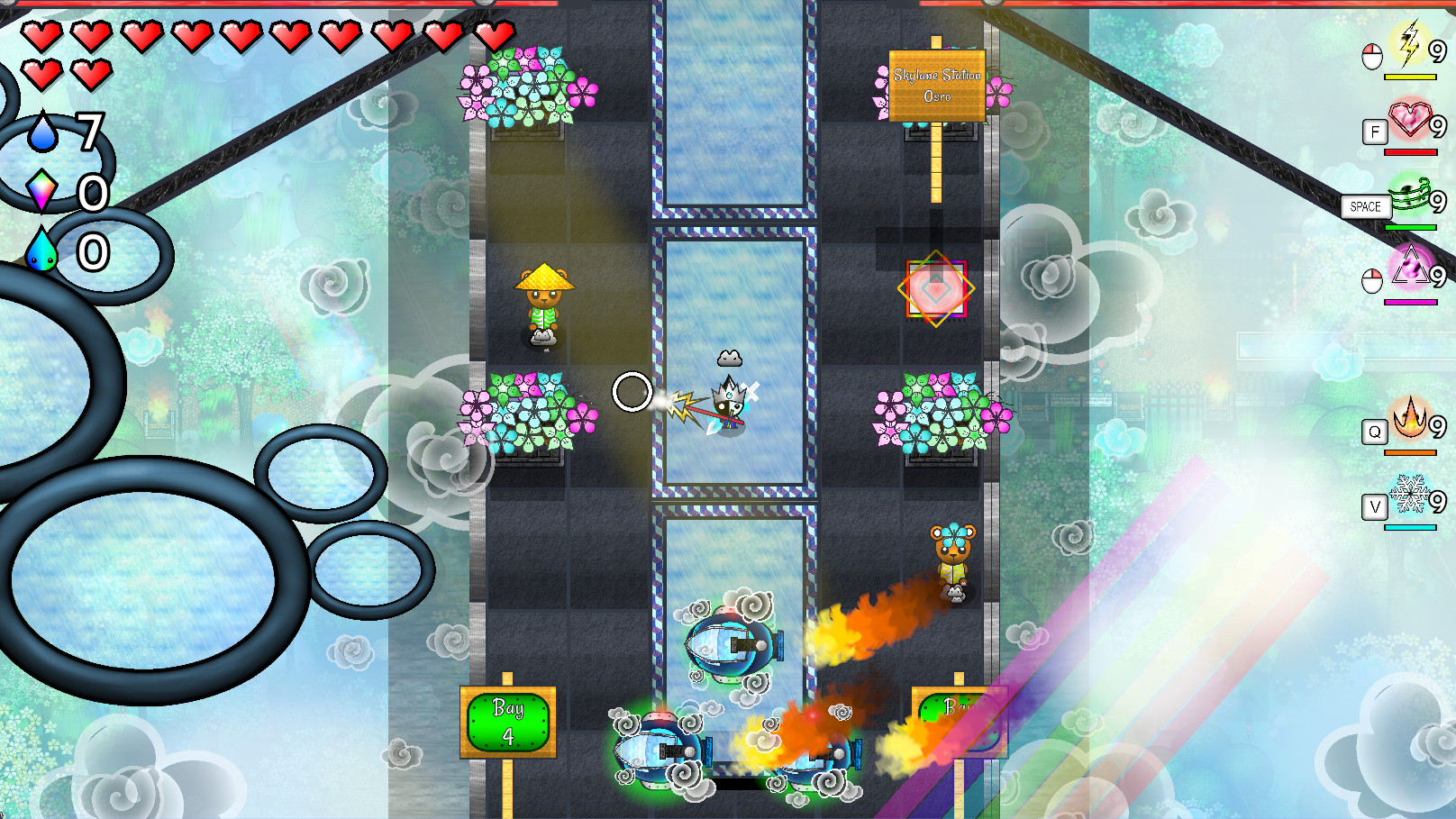This screenshot has width=1456, height=819.
Task: Toggle the SPACE key binding badge
Action: 1364,206
